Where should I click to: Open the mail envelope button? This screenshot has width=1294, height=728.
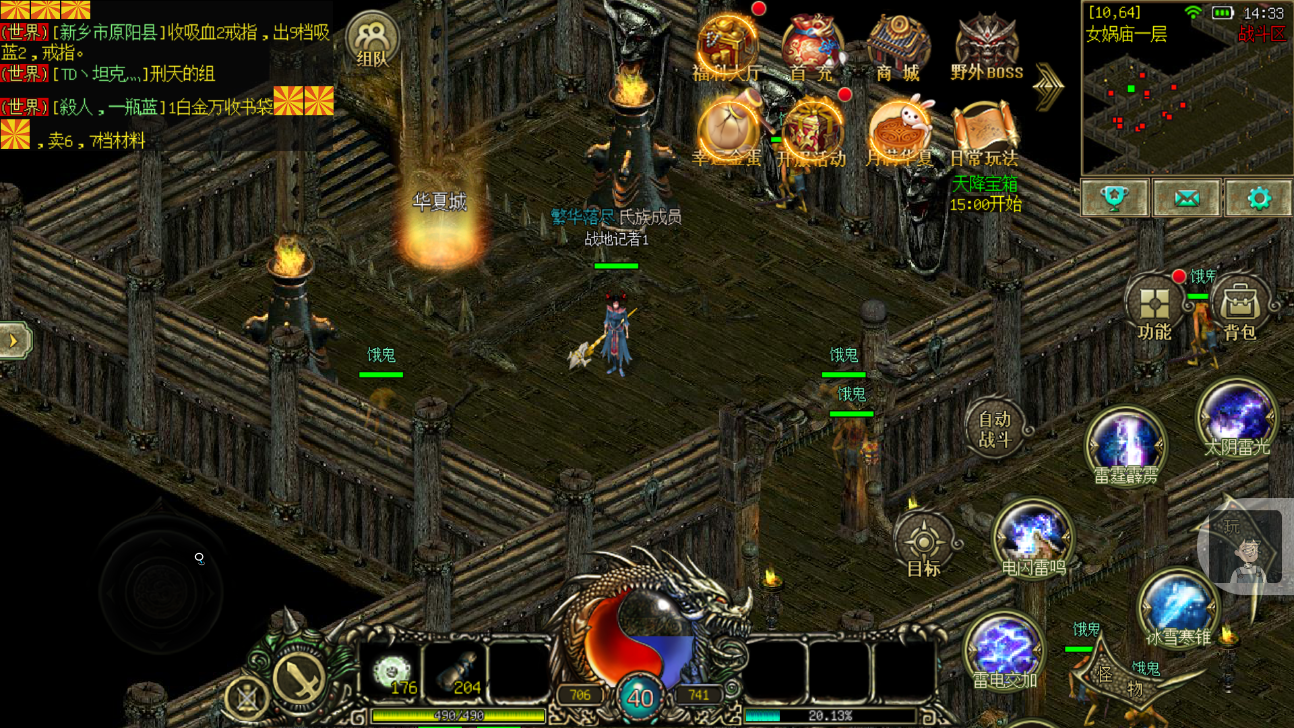click(x=1186, y=198)
